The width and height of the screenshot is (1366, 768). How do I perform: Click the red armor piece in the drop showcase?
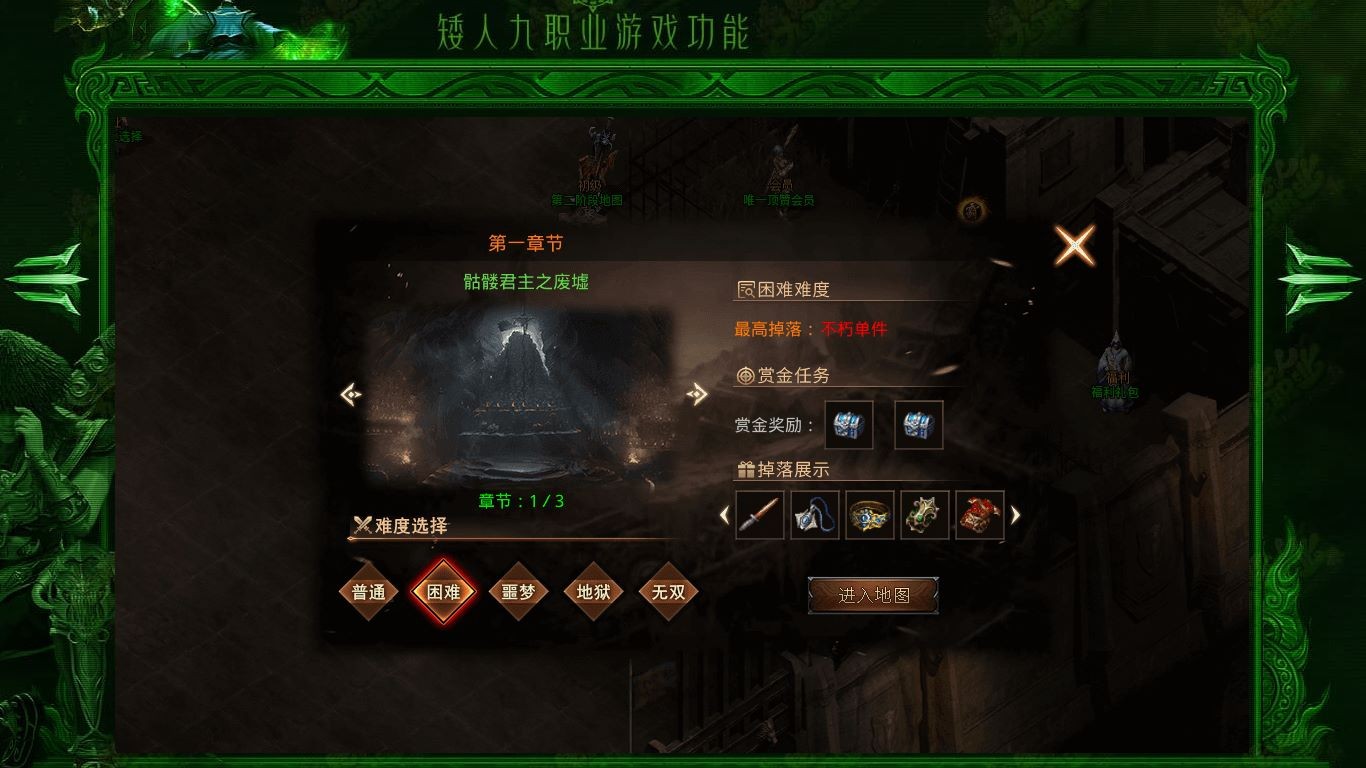(980, 516)
